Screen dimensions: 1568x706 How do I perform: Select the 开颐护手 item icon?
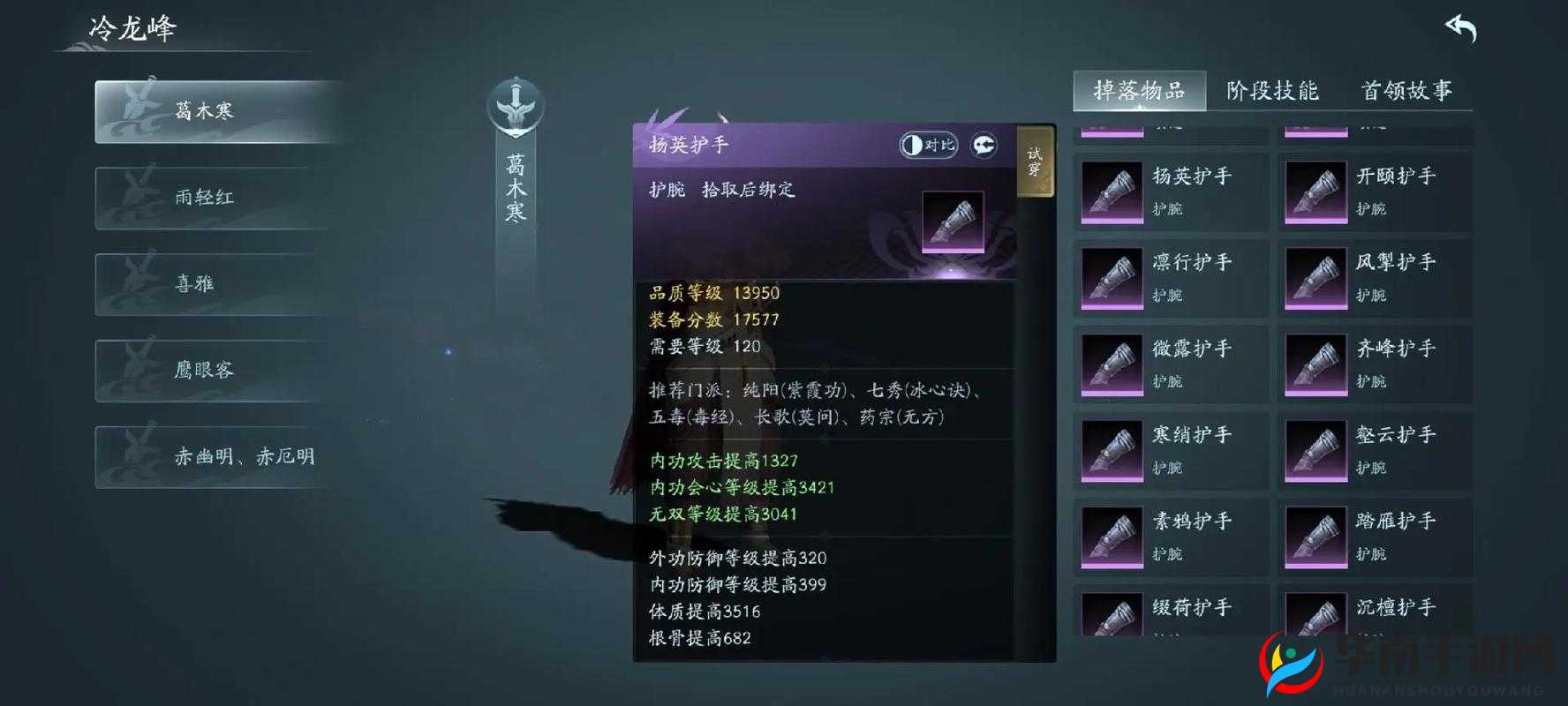[1316, 191]
